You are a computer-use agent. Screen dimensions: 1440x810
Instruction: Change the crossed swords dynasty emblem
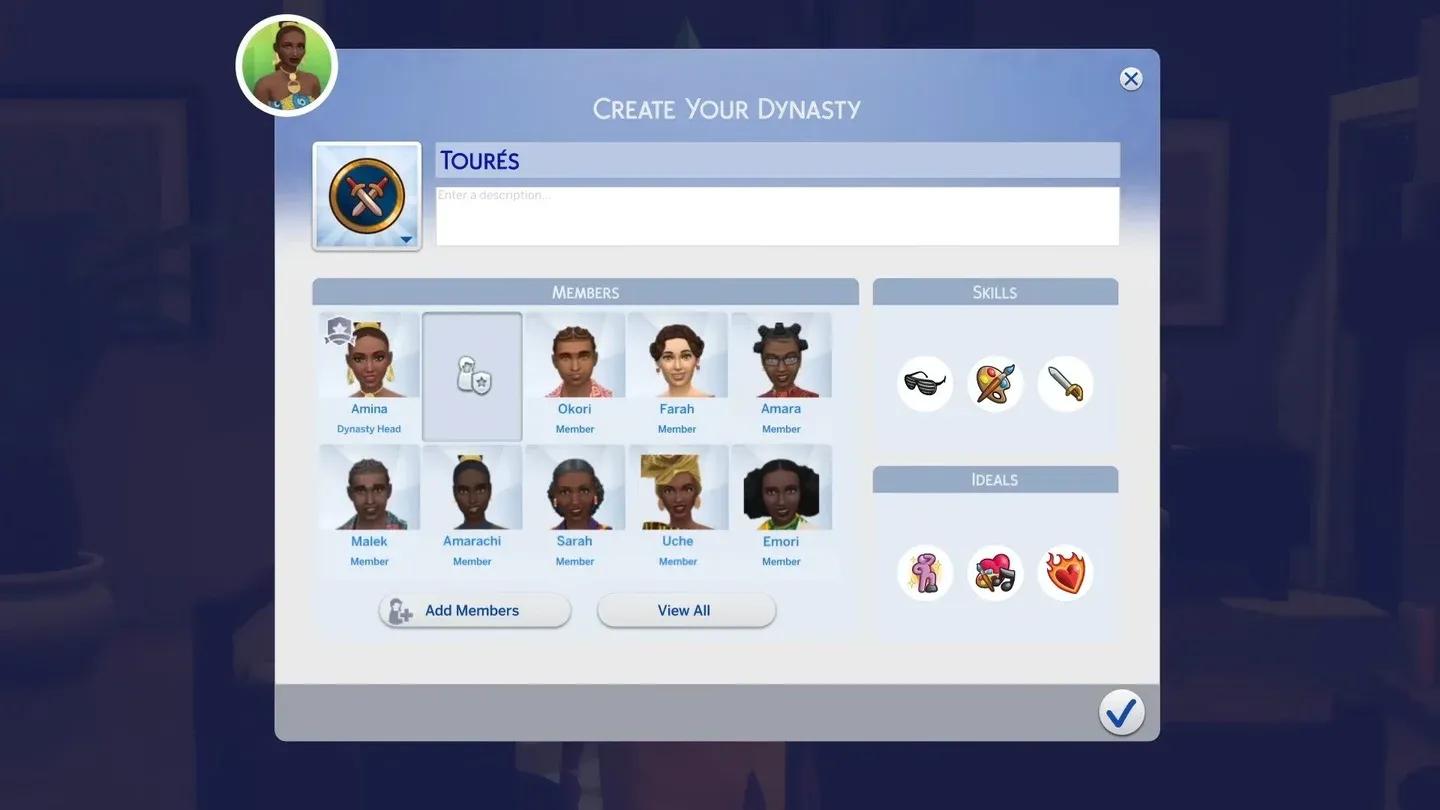click(x=367, y=196)
